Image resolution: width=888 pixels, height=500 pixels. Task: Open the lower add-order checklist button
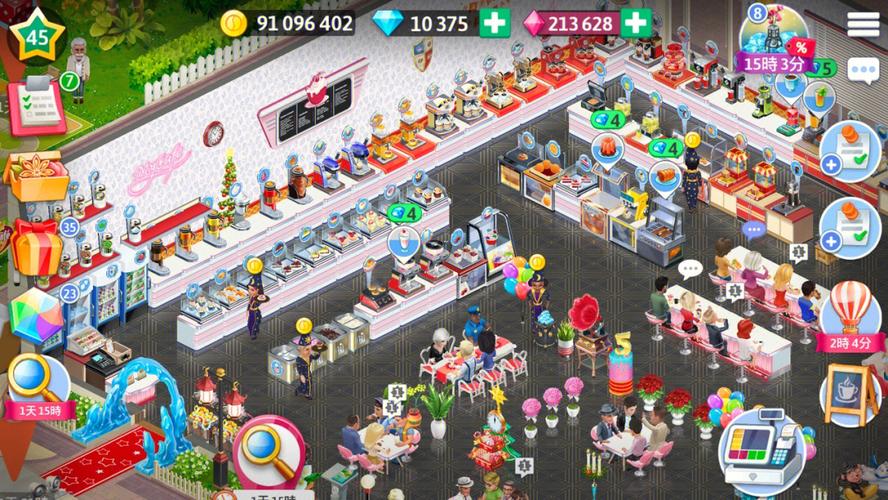[x=849, y=228]
